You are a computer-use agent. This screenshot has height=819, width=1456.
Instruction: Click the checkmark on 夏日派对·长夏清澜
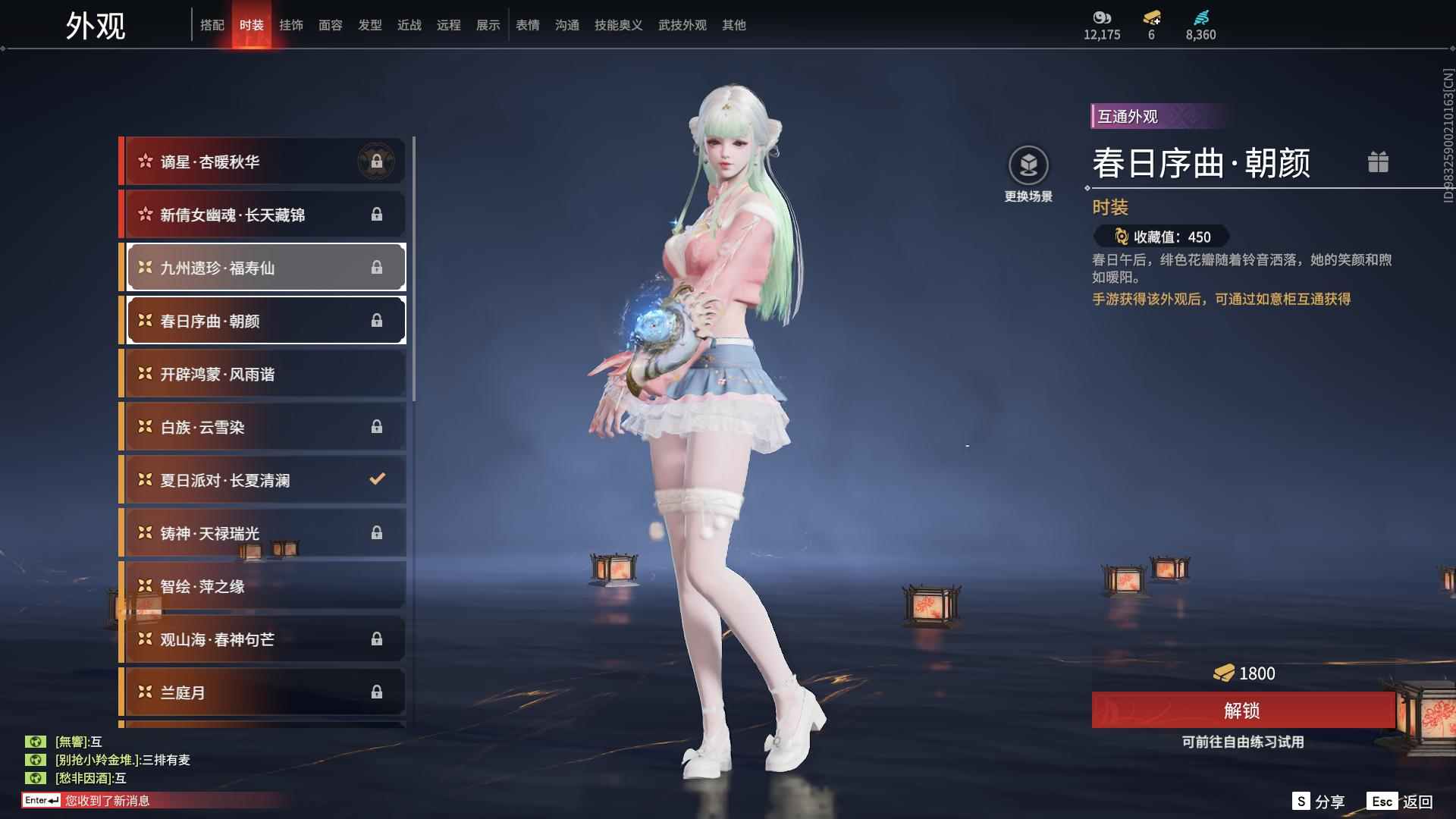pyautogui.click(x=376, y=479)
